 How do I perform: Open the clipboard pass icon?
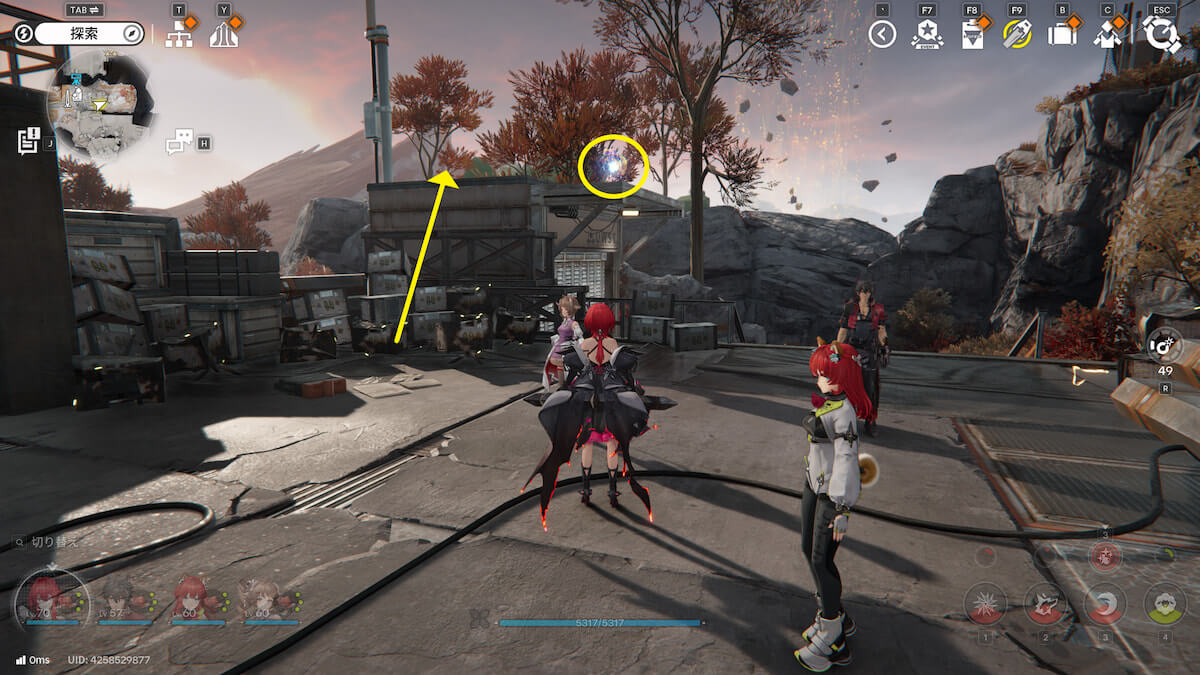pos(971,35)
